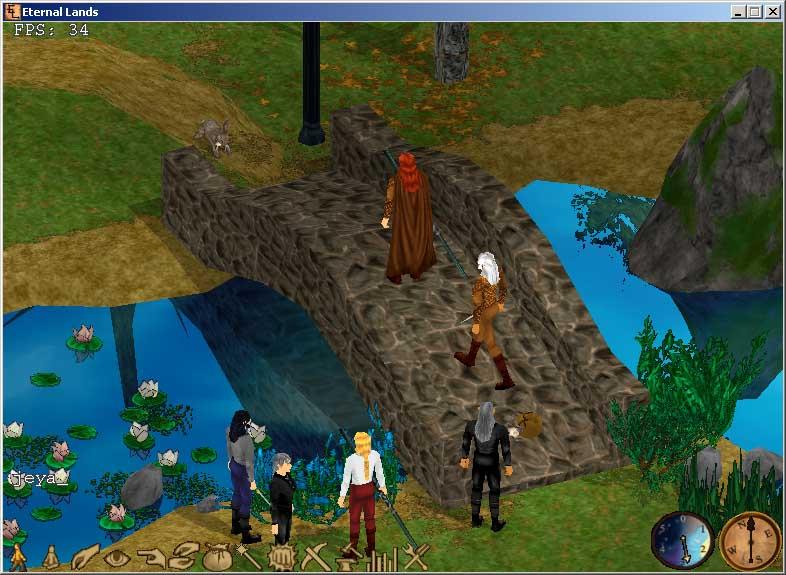Image resolution: width=786 pixels, height=575 pixels.
Task: Activate the eye look icon
Action: pyautogui.click(x=116, y=557)
